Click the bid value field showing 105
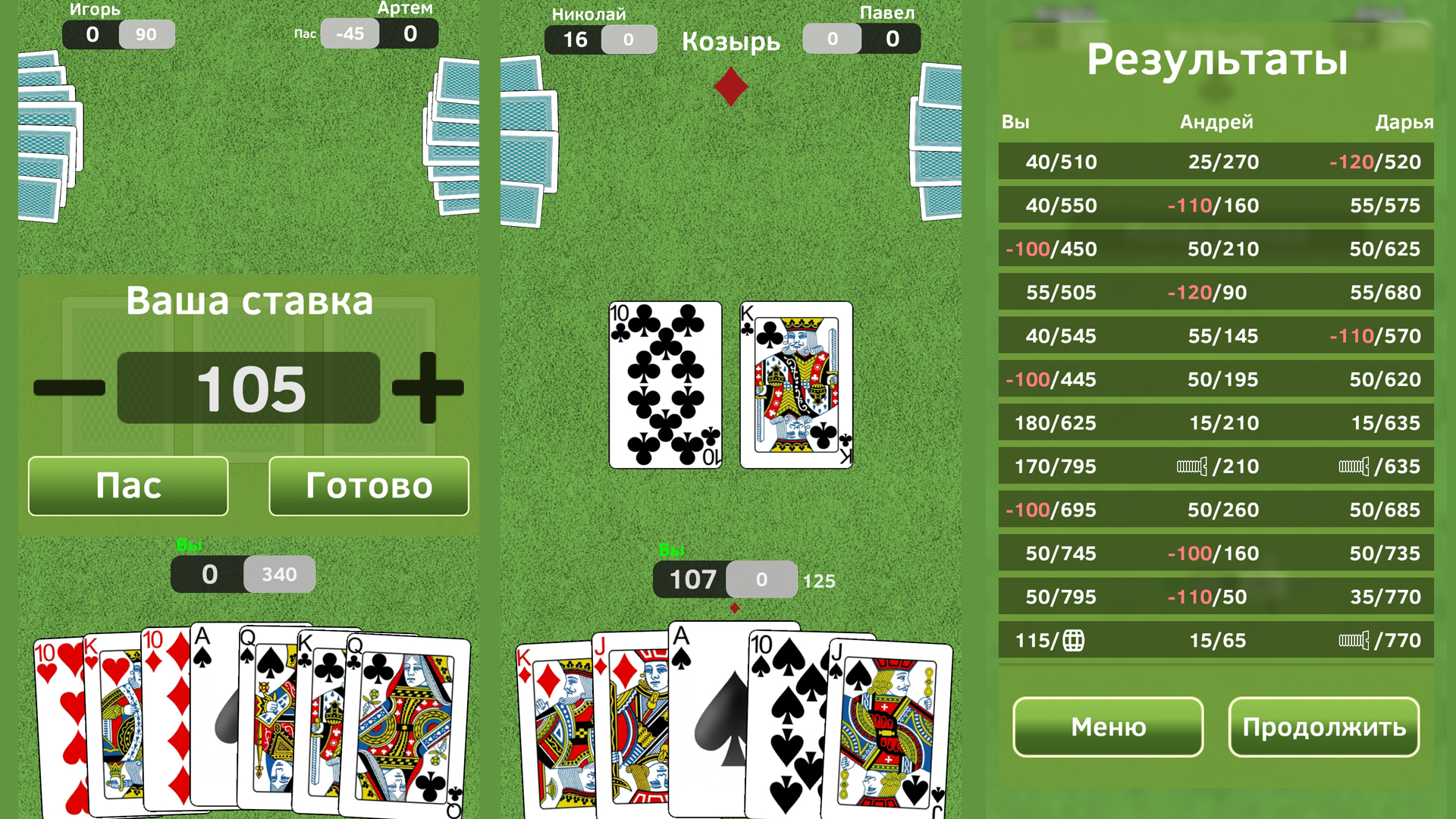The height and width of the screenshot is (819, 1456). click(x=249, y=388)
